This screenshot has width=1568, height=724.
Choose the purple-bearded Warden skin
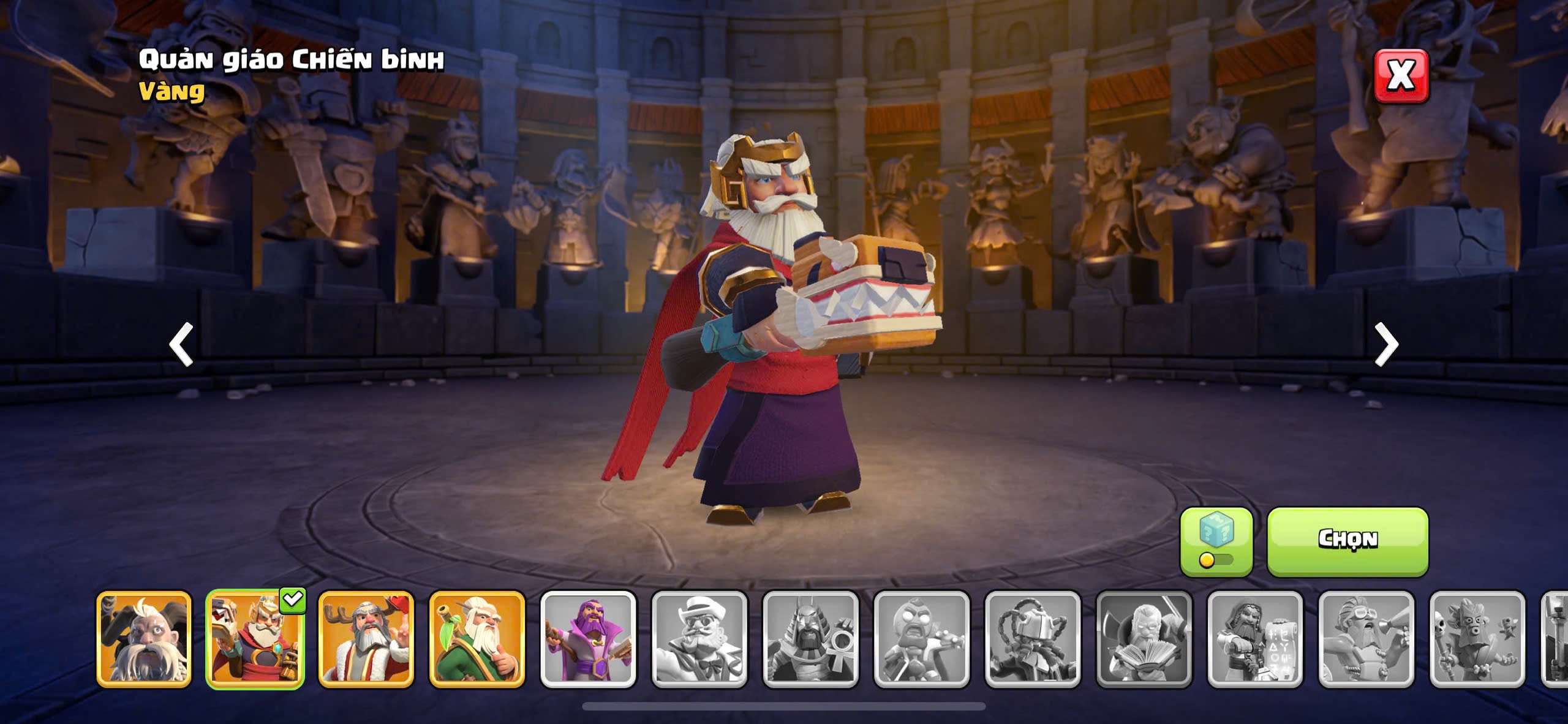[588, 639]
